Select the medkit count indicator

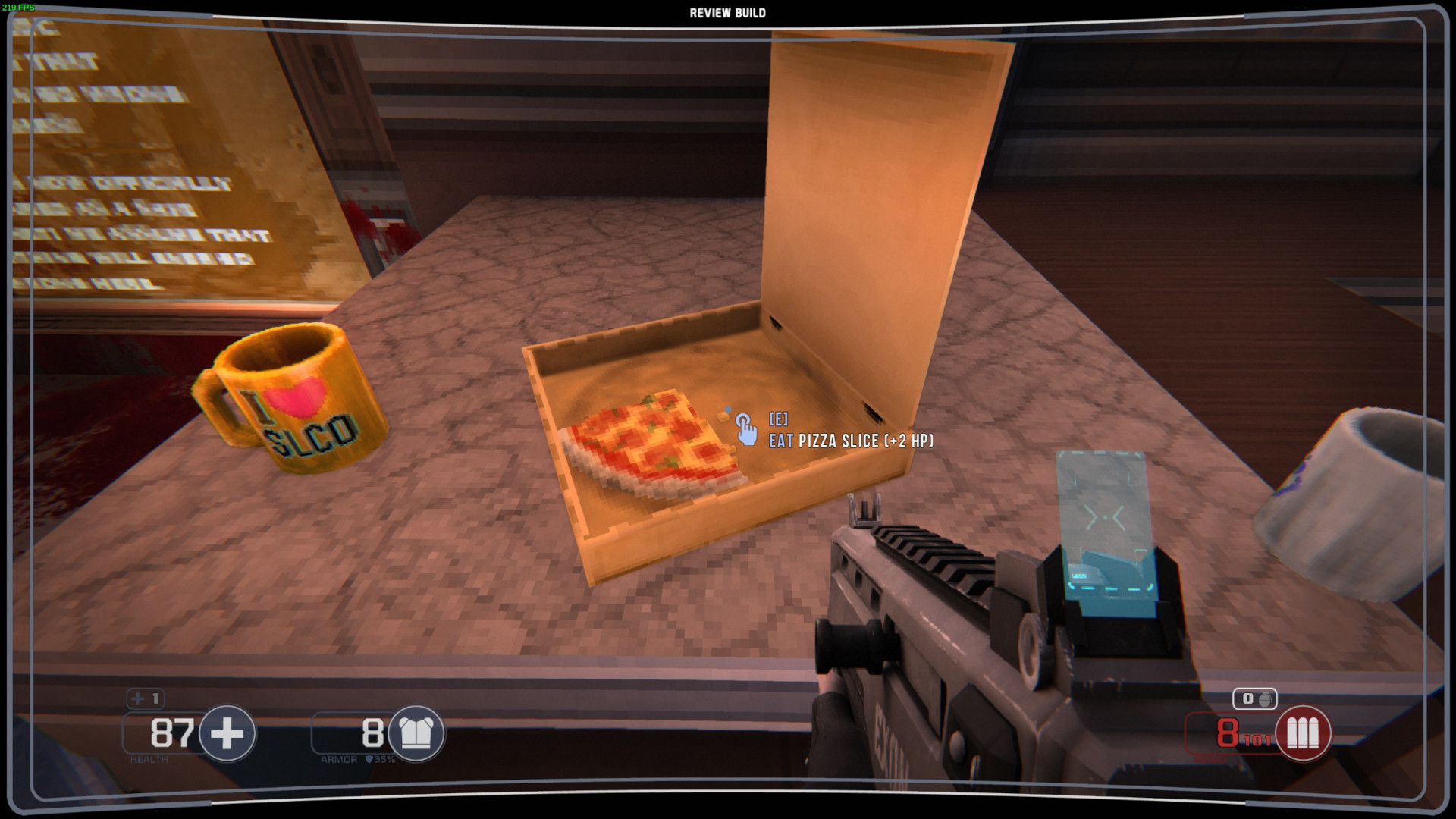coord(146,698)
